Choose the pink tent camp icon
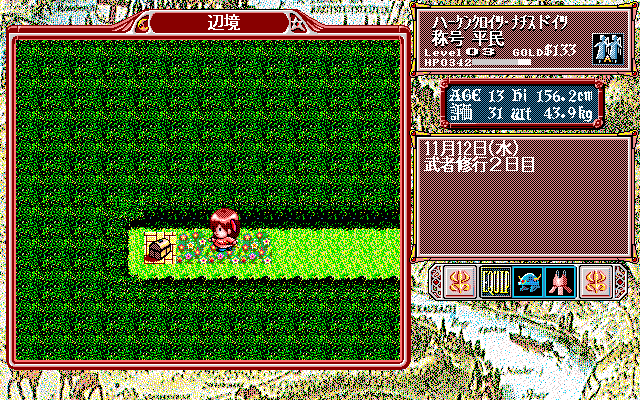The width and height of the screenshot is (640, 400). [560, 282]
